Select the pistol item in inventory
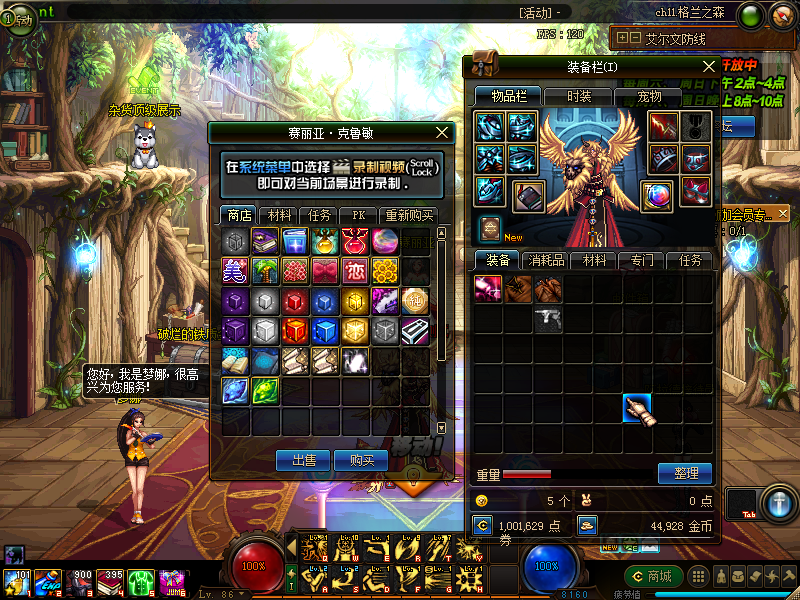Viewport: 800px width, 600px height. tap(547, 319)
